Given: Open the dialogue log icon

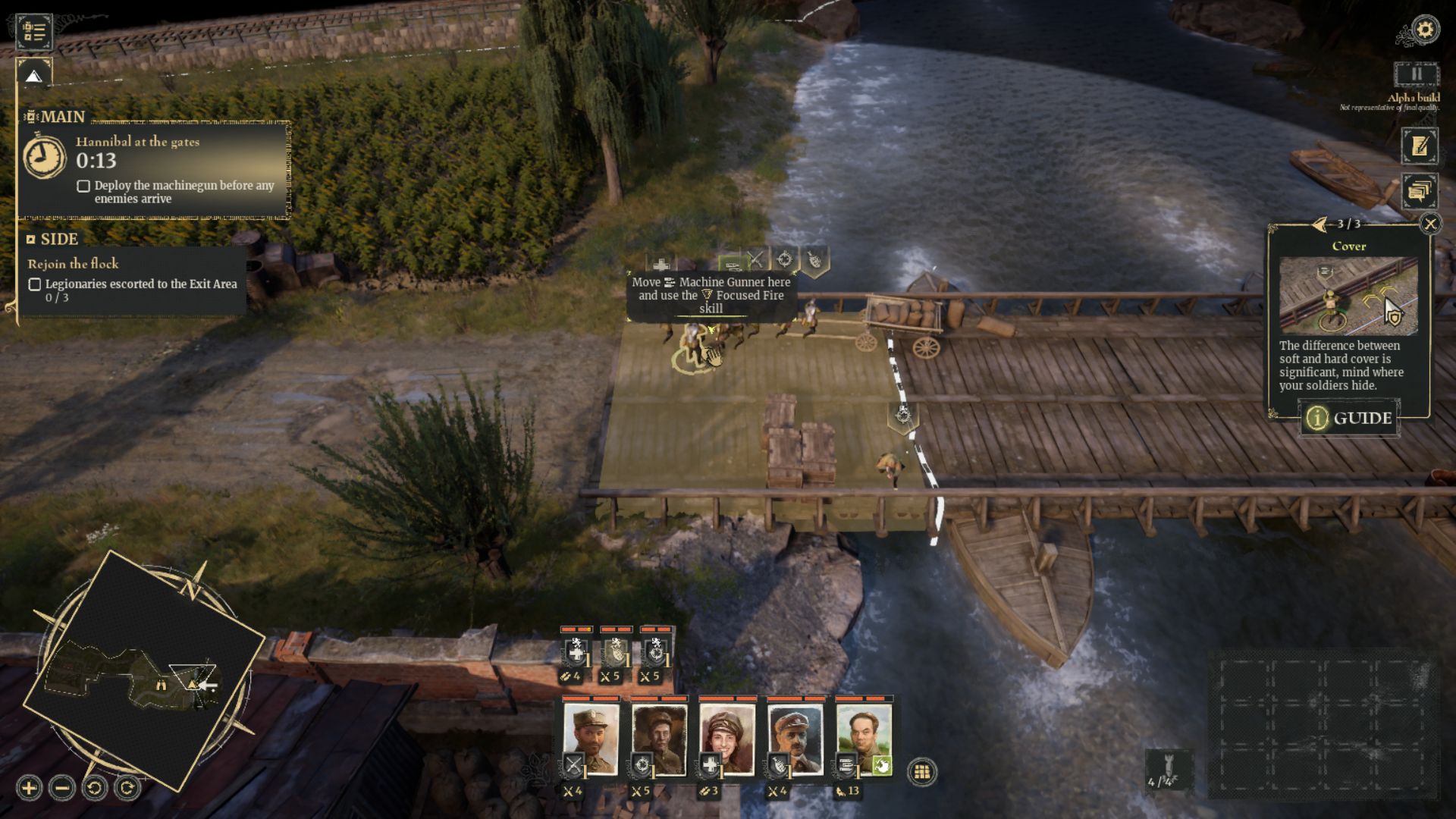Looking at the screenshot, I should pos(1419,191).
